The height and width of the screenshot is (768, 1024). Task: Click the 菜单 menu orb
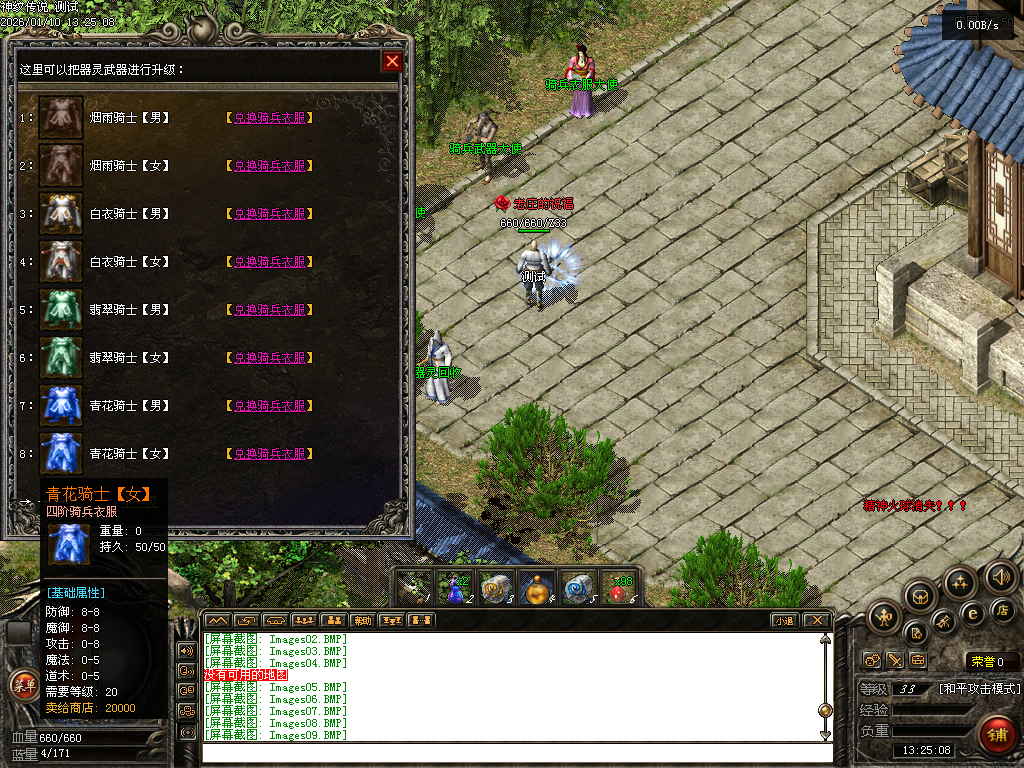point(22,685)
